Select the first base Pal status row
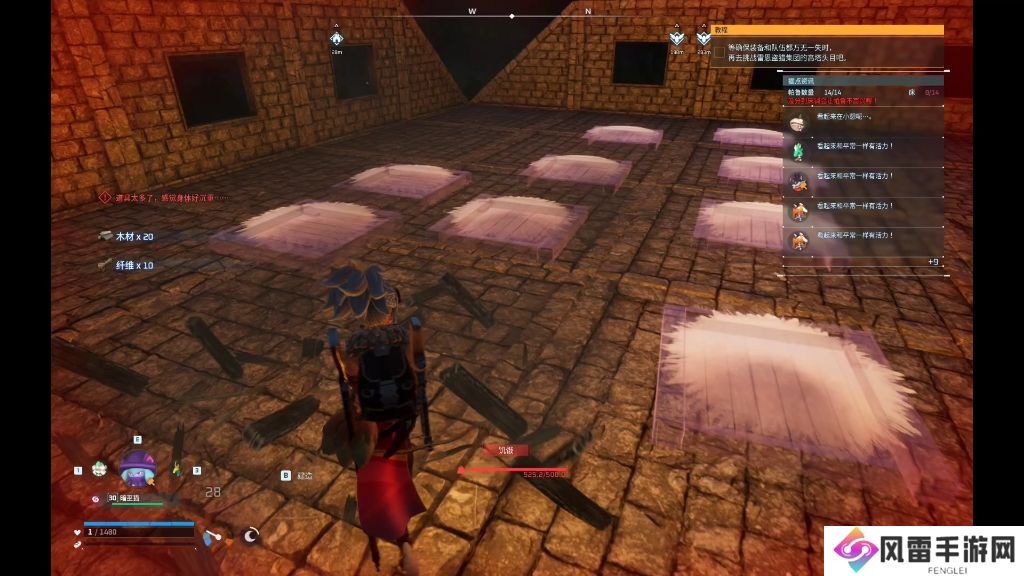Screen dimensions: 1024x576 point(862,123)
